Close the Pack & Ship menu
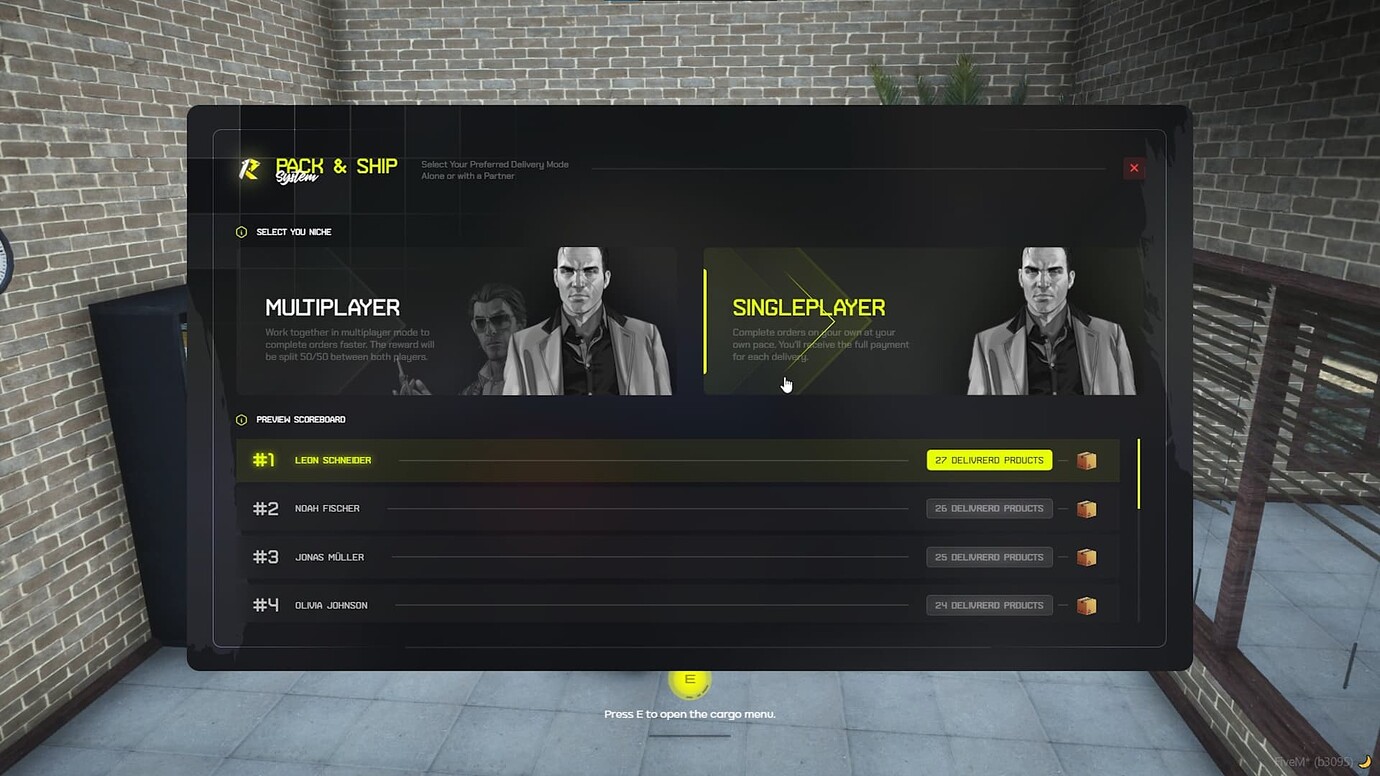 tap(1133, 168)
